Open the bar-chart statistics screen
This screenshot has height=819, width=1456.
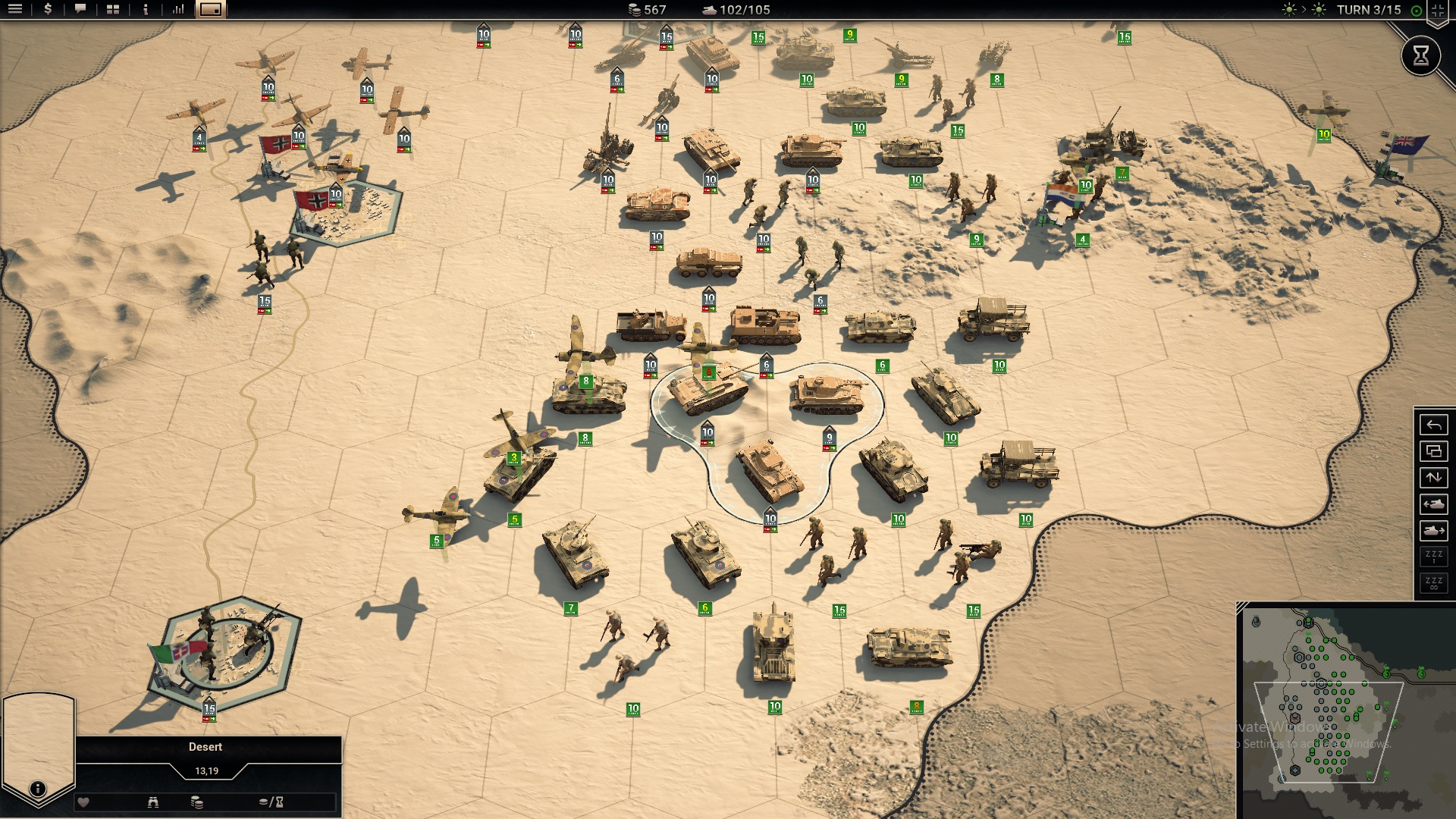[178, 10]
